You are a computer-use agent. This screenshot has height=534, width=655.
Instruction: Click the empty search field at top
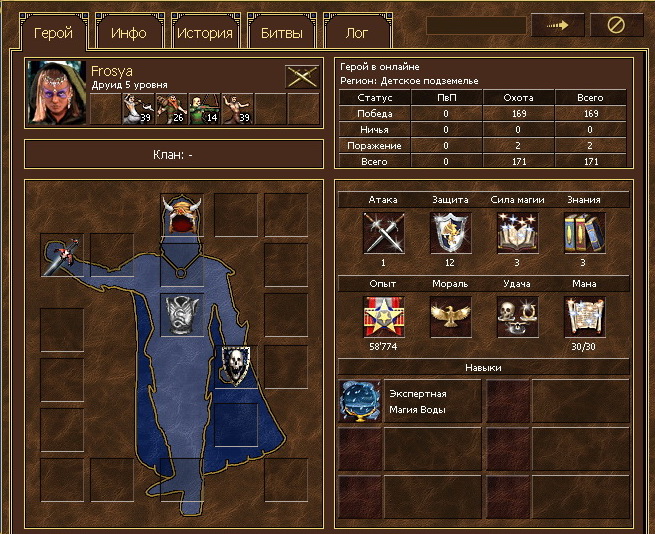476,26
